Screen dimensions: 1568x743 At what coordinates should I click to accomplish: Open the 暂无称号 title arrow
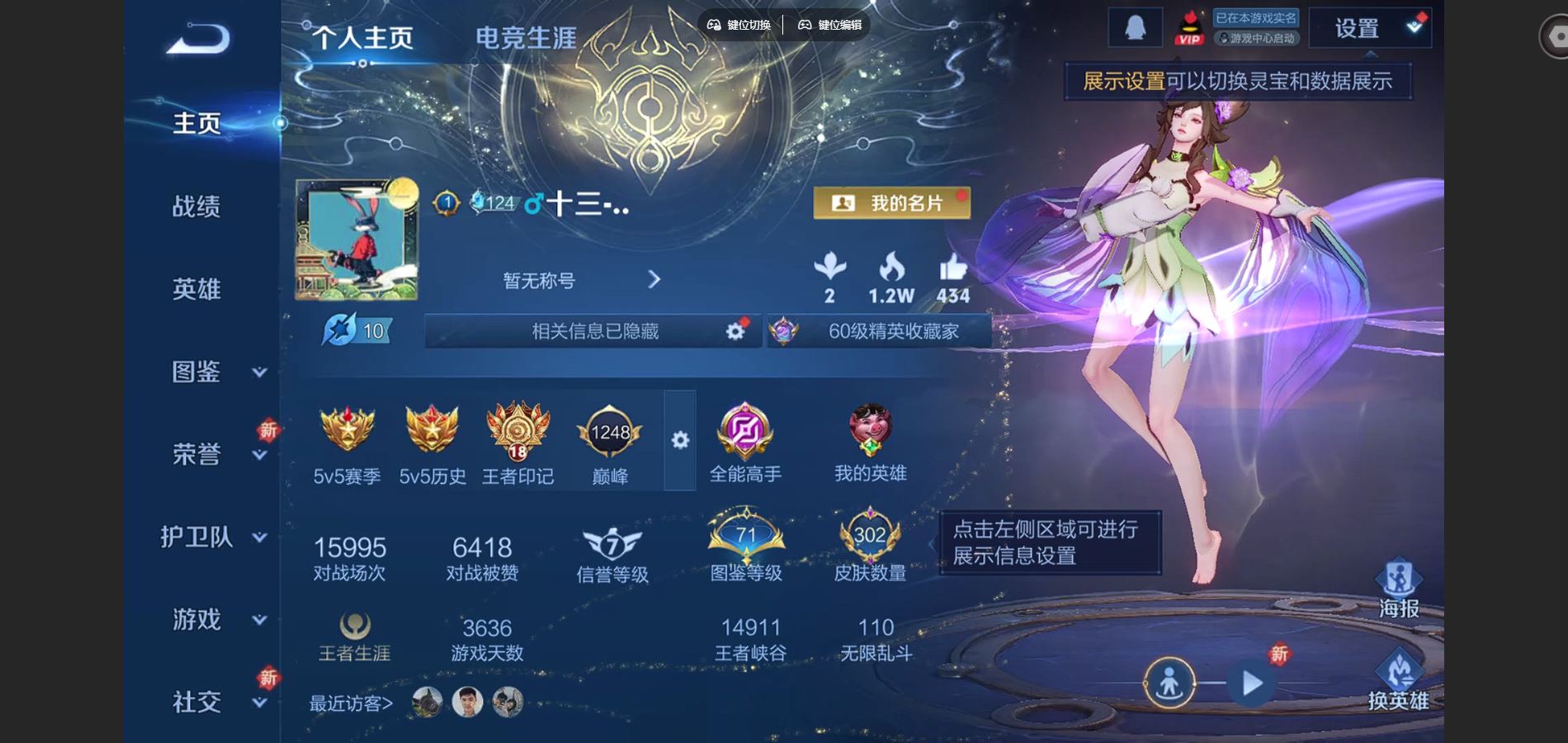[x=654, y=281]
